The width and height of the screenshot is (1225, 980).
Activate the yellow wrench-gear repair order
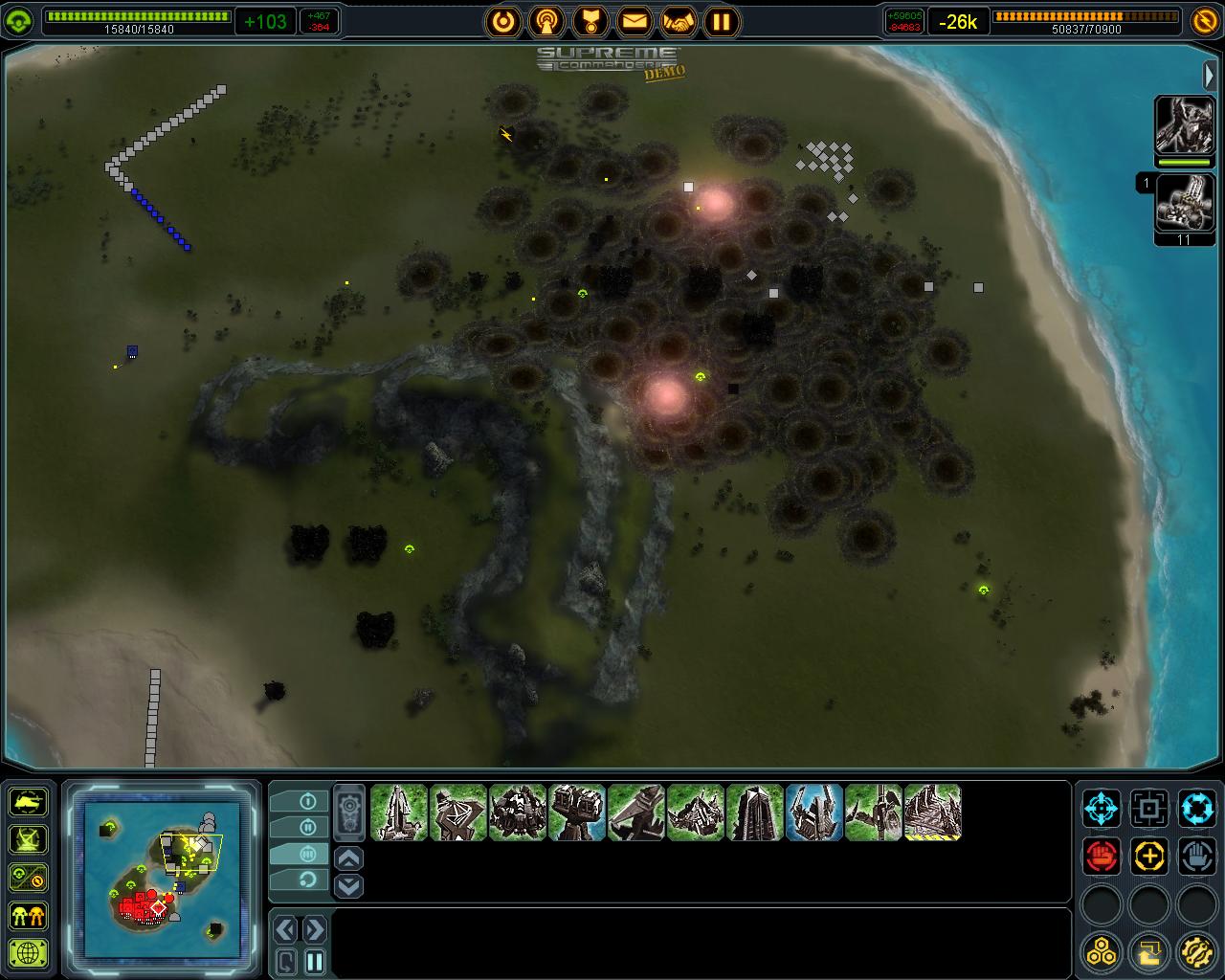(1196, 951)
